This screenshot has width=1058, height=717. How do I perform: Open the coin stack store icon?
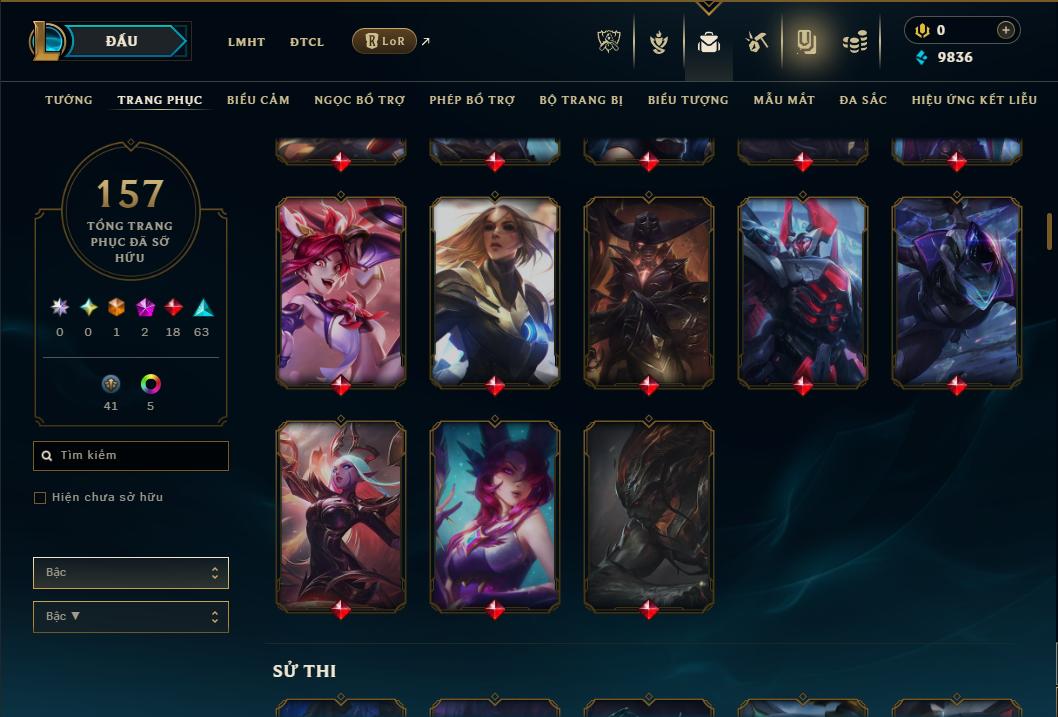[x=854, y=42]
